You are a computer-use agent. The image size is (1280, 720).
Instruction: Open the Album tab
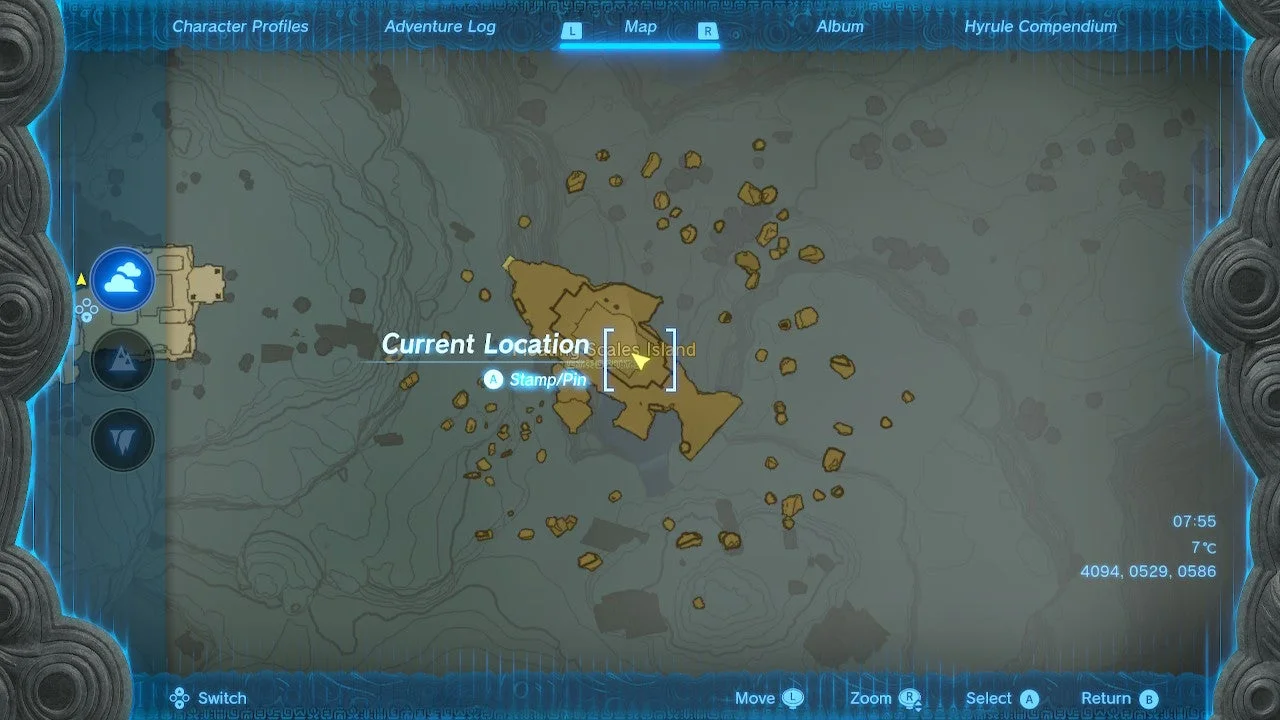tap(840, 27)
